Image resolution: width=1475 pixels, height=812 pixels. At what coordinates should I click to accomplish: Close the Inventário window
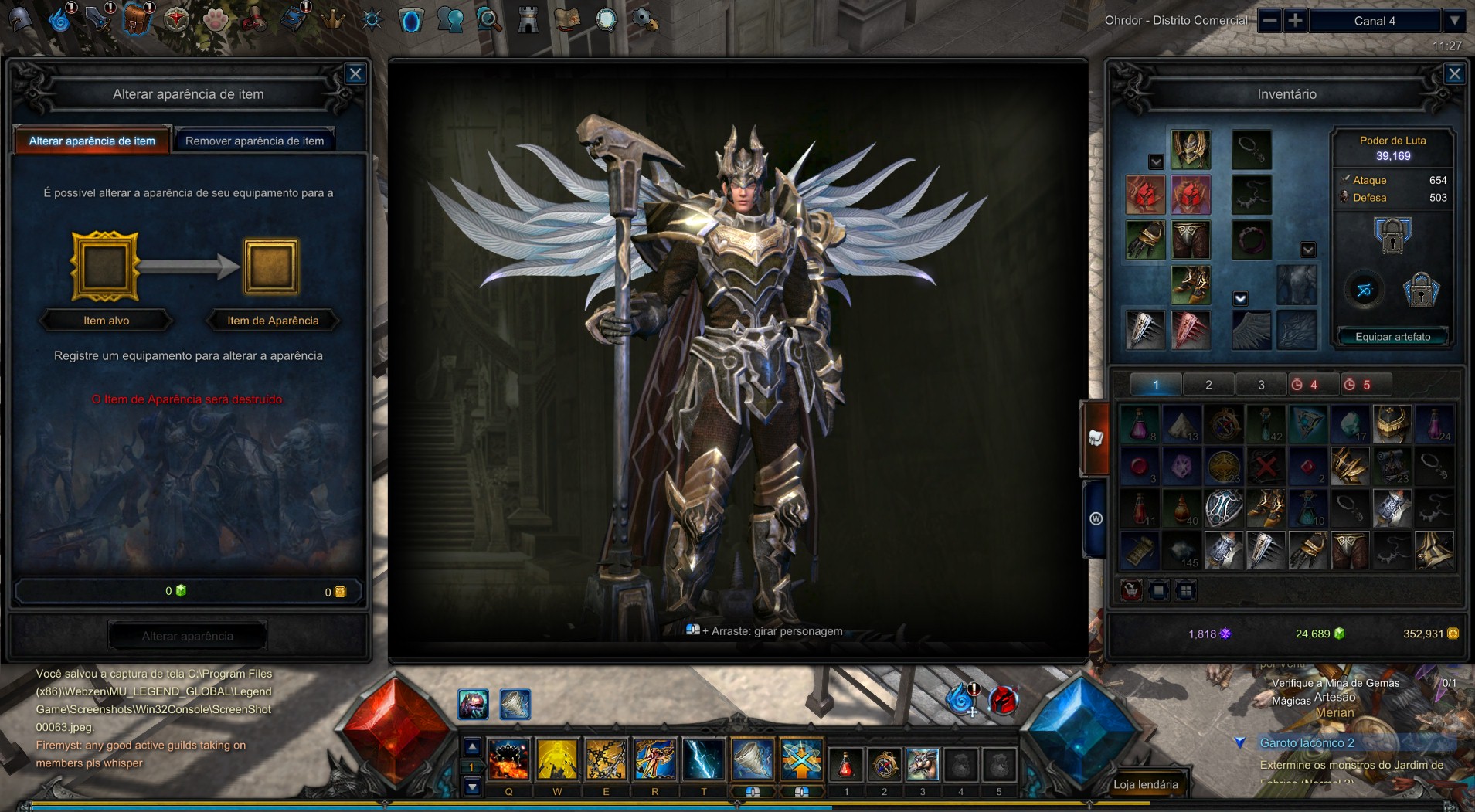coord(1454,74)
